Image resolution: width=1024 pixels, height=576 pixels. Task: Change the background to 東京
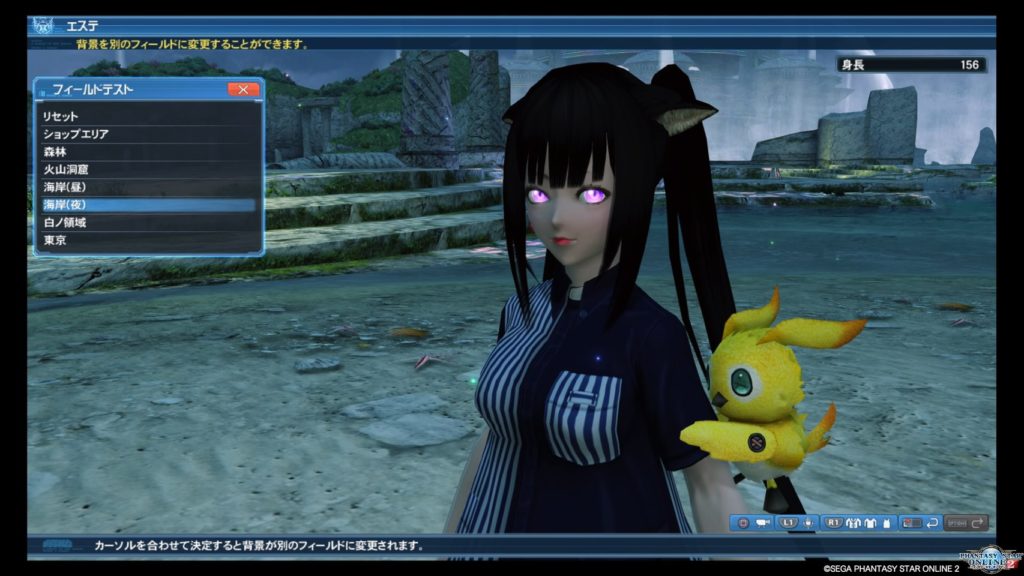(148, 240)
